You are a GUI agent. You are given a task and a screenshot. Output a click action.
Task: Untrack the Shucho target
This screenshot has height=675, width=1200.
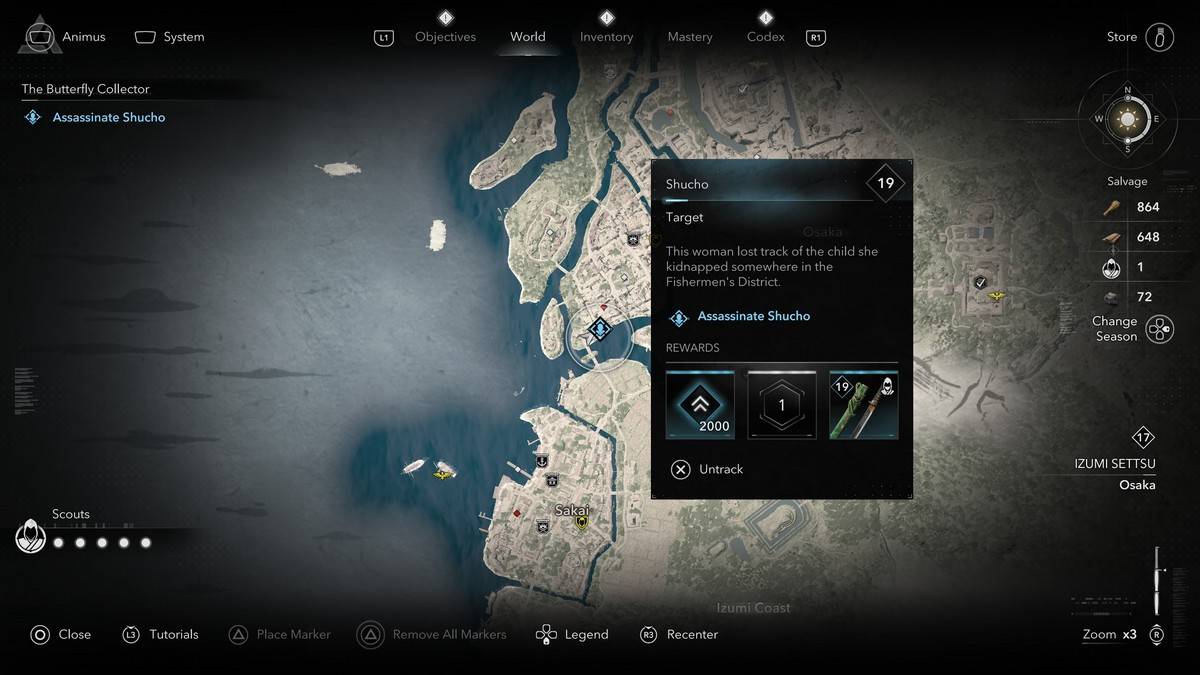pos(708,469)
